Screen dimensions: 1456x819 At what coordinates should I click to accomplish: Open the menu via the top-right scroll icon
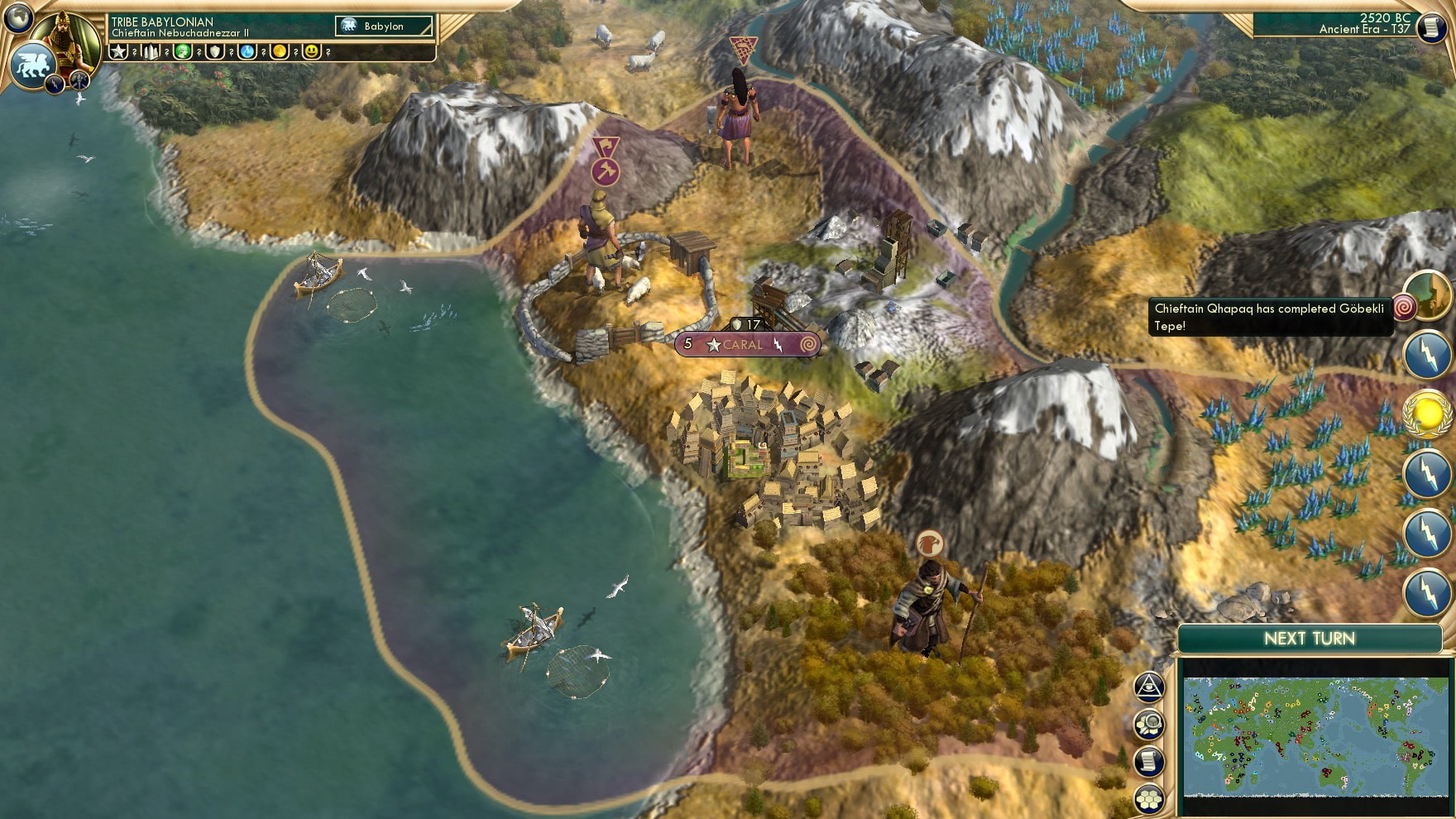coord(1434,27)
